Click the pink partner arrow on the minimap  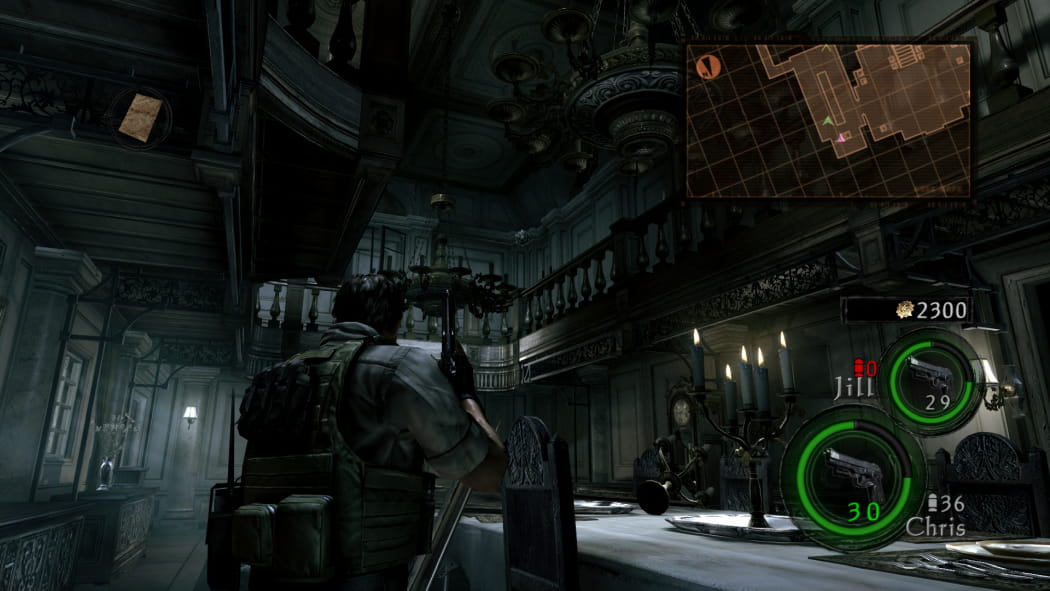(x=842, y=138)
